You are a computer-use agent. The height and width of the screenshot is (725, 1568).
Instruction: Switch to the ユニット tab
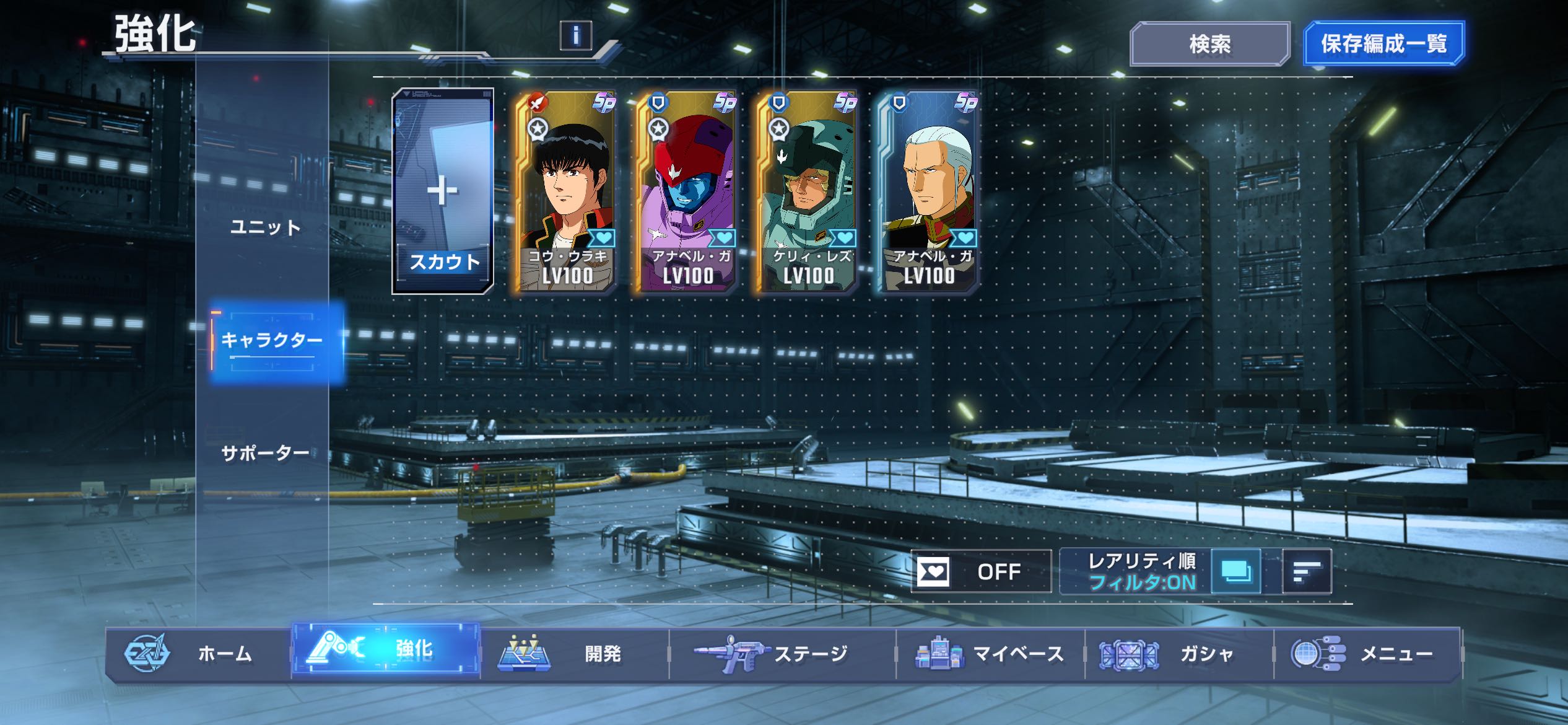point(265,227)
